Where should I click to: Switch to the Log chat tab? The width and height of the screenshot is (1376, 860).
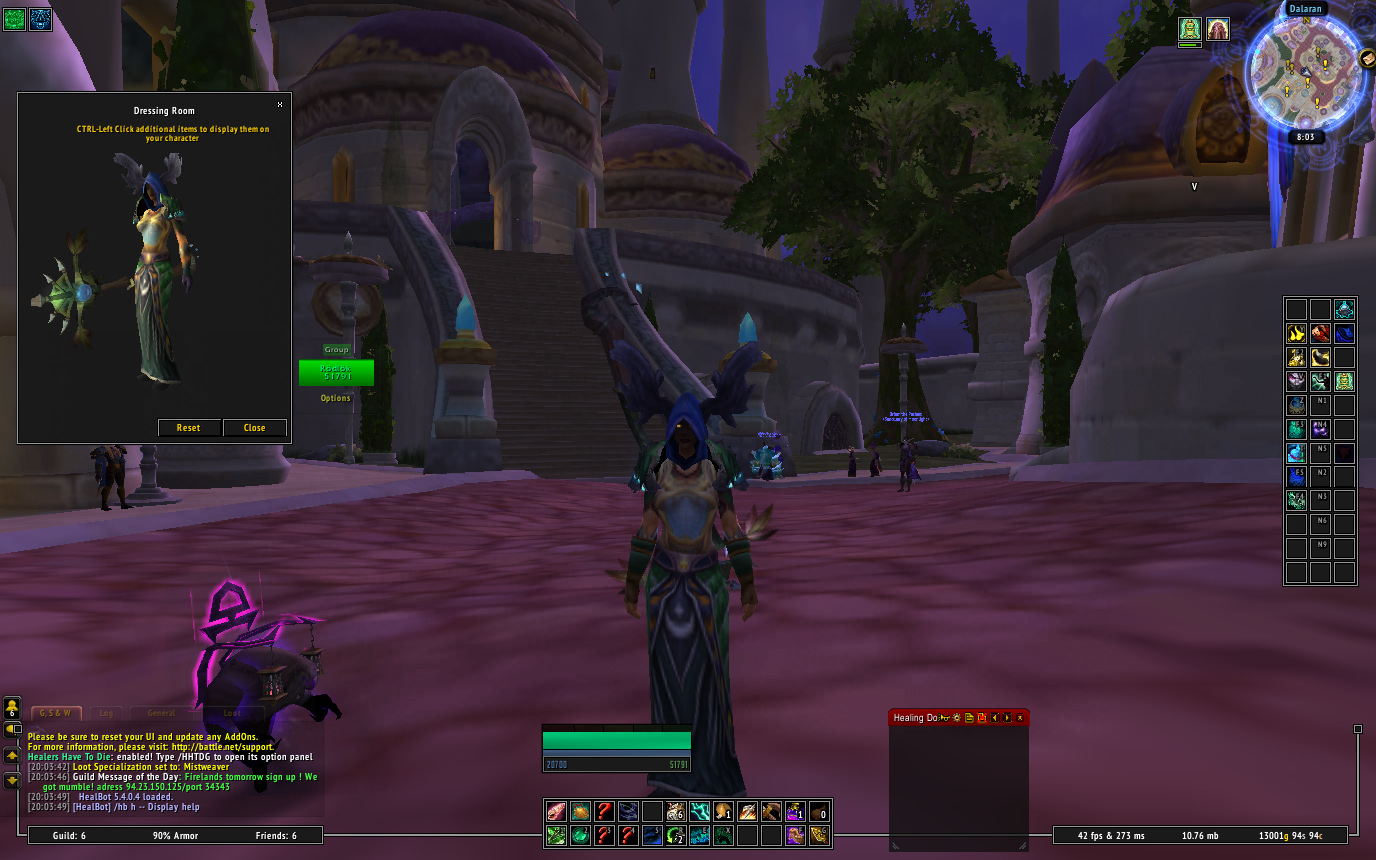pos(106,713)
